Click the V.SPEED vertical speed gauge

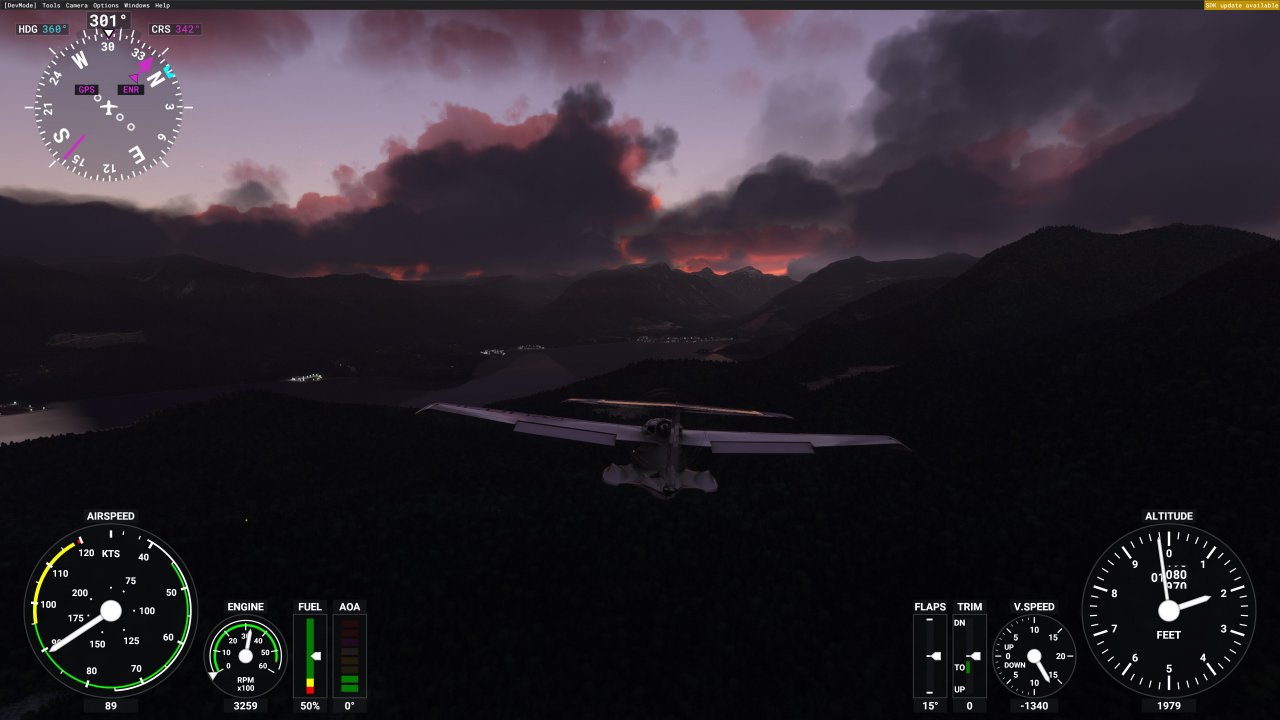pyautogui.click(x=1036, y=658)
